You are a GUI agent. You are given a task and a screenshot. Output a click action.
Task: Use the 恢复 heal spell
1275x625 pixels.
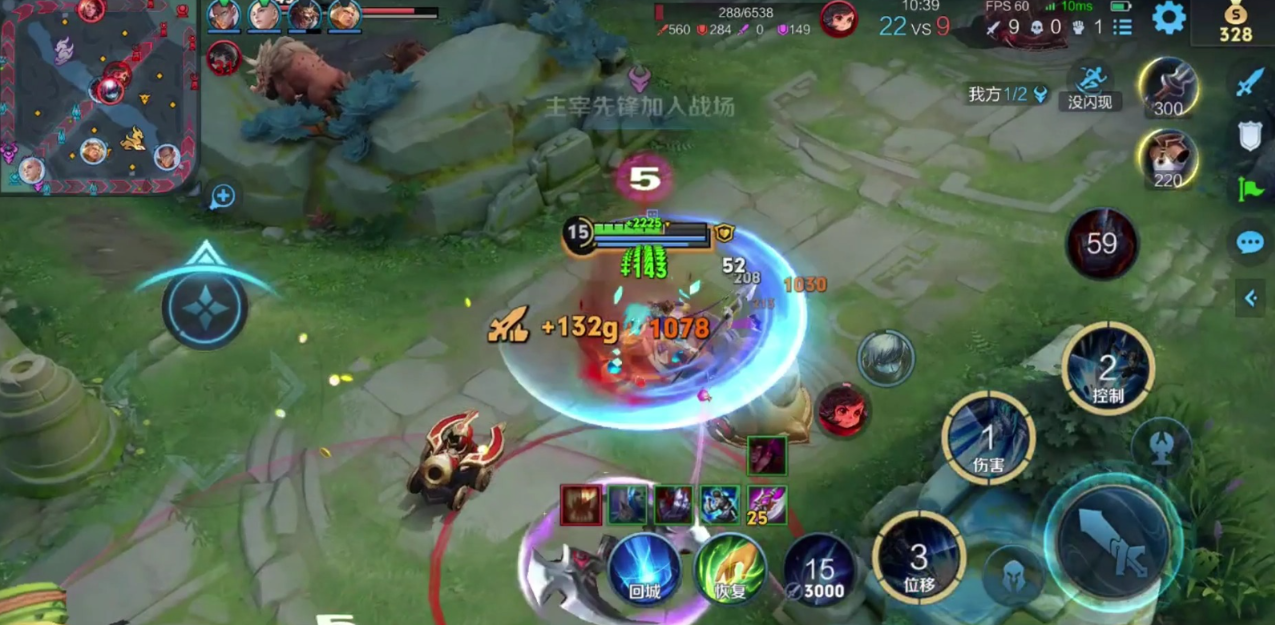coord(731,568)
